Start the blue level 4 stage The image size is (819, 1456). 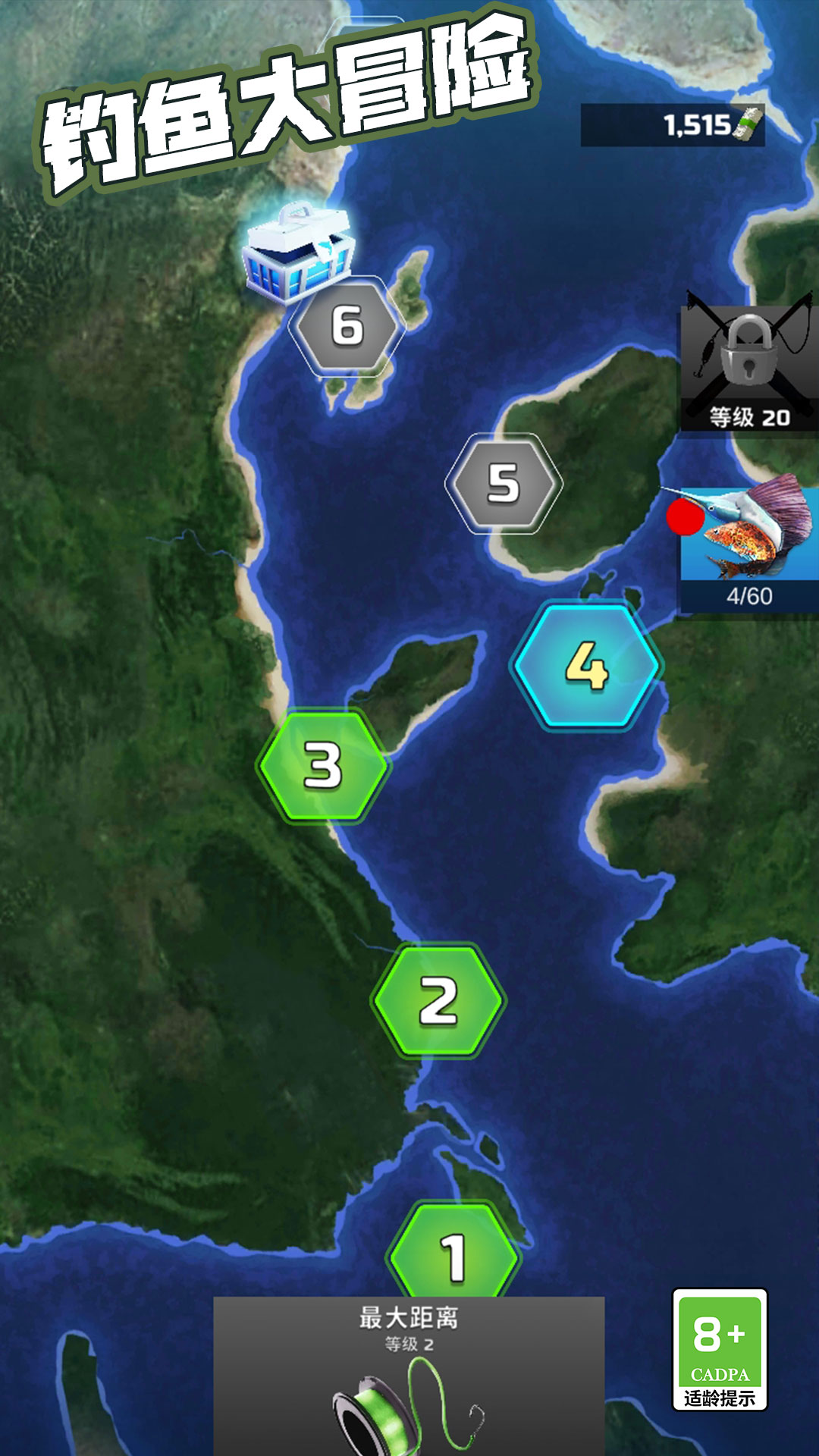click(586, 665)
